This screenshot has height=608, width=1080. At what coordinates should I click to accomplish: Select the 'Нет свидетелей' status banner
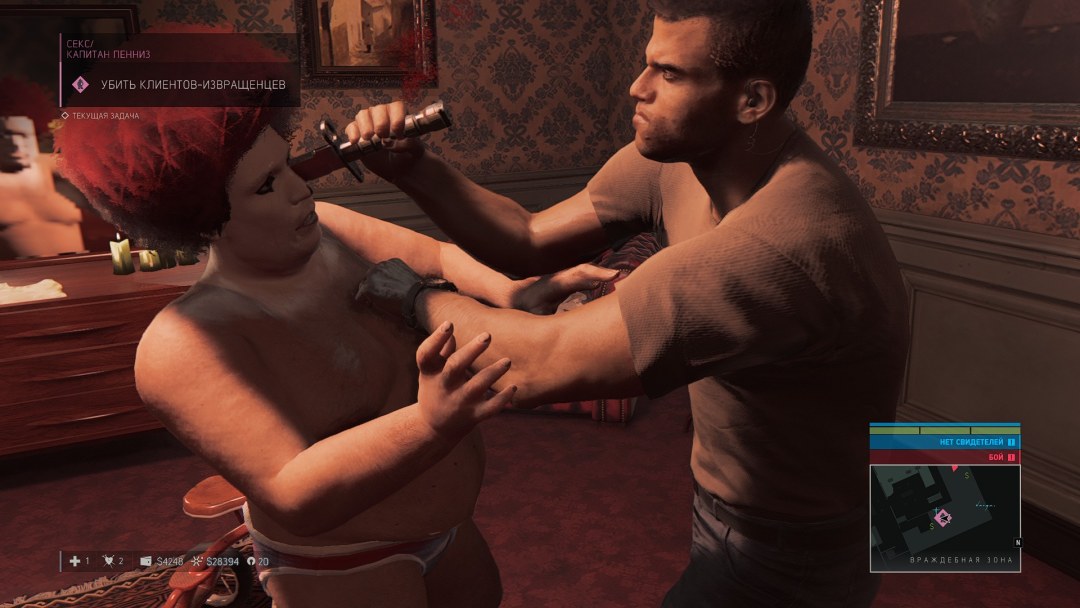point(943,441)
